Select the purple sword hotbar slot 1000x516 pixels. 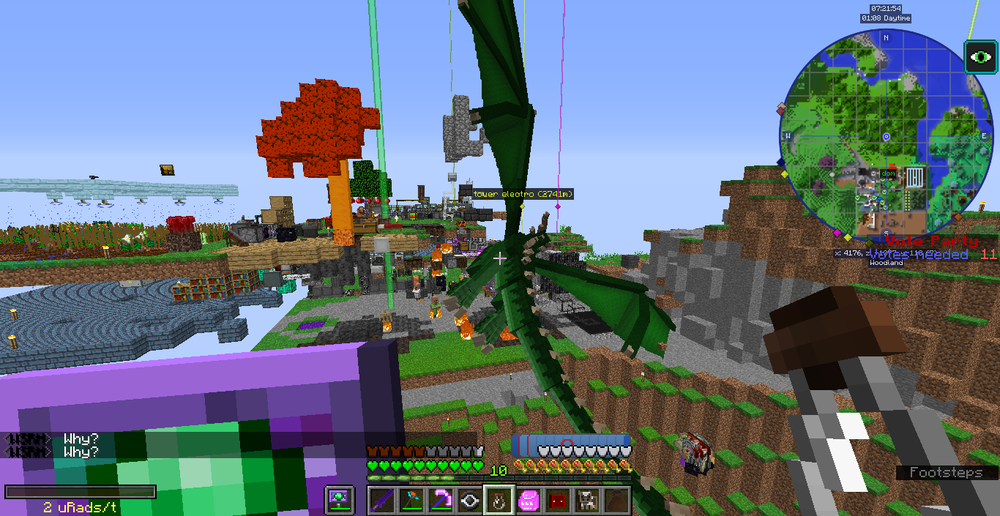[383, 499]
